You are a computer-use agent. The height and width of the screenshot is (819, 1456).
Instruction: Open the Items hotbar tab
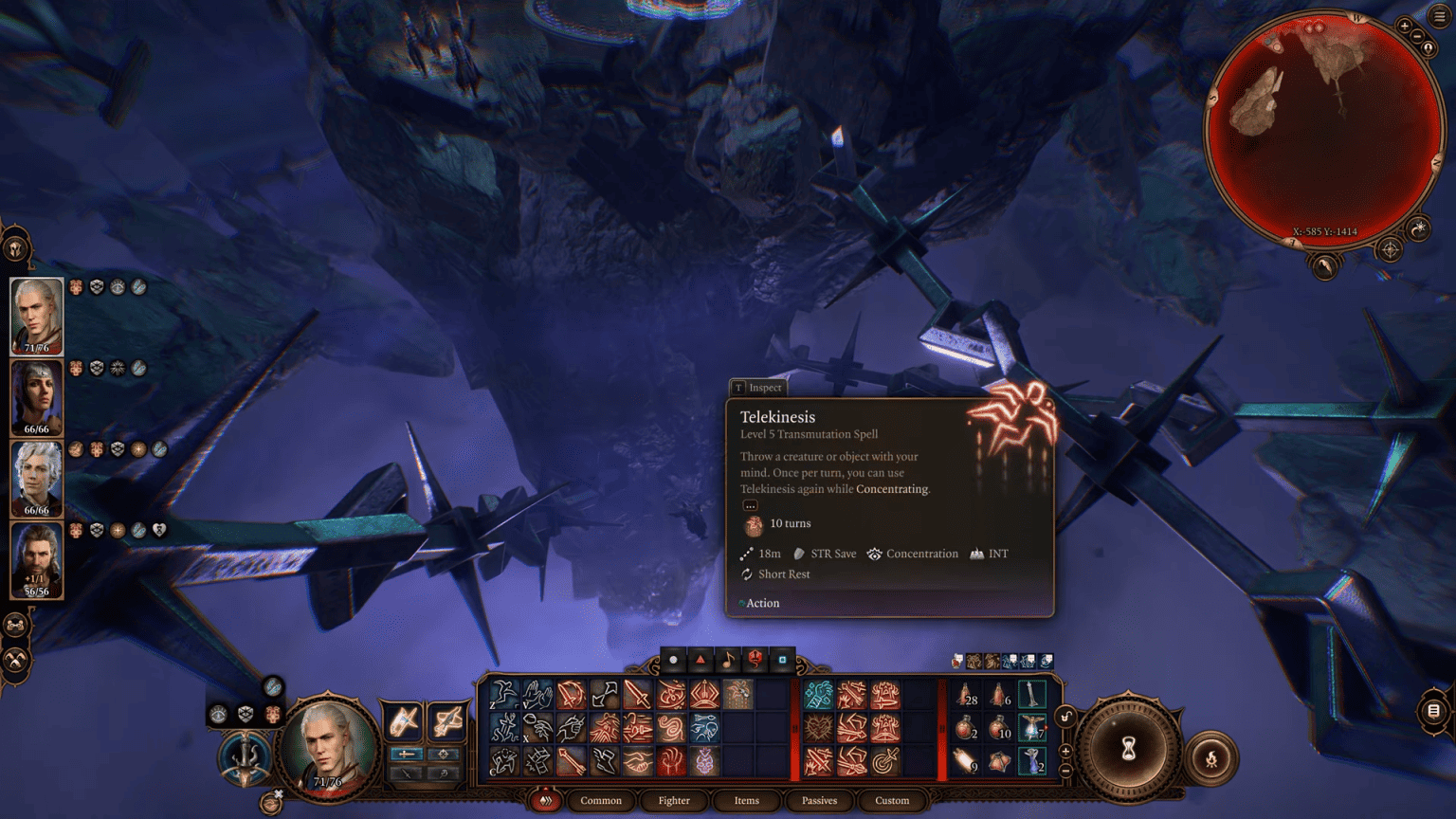pyautogui.click(x=746, y=801)
